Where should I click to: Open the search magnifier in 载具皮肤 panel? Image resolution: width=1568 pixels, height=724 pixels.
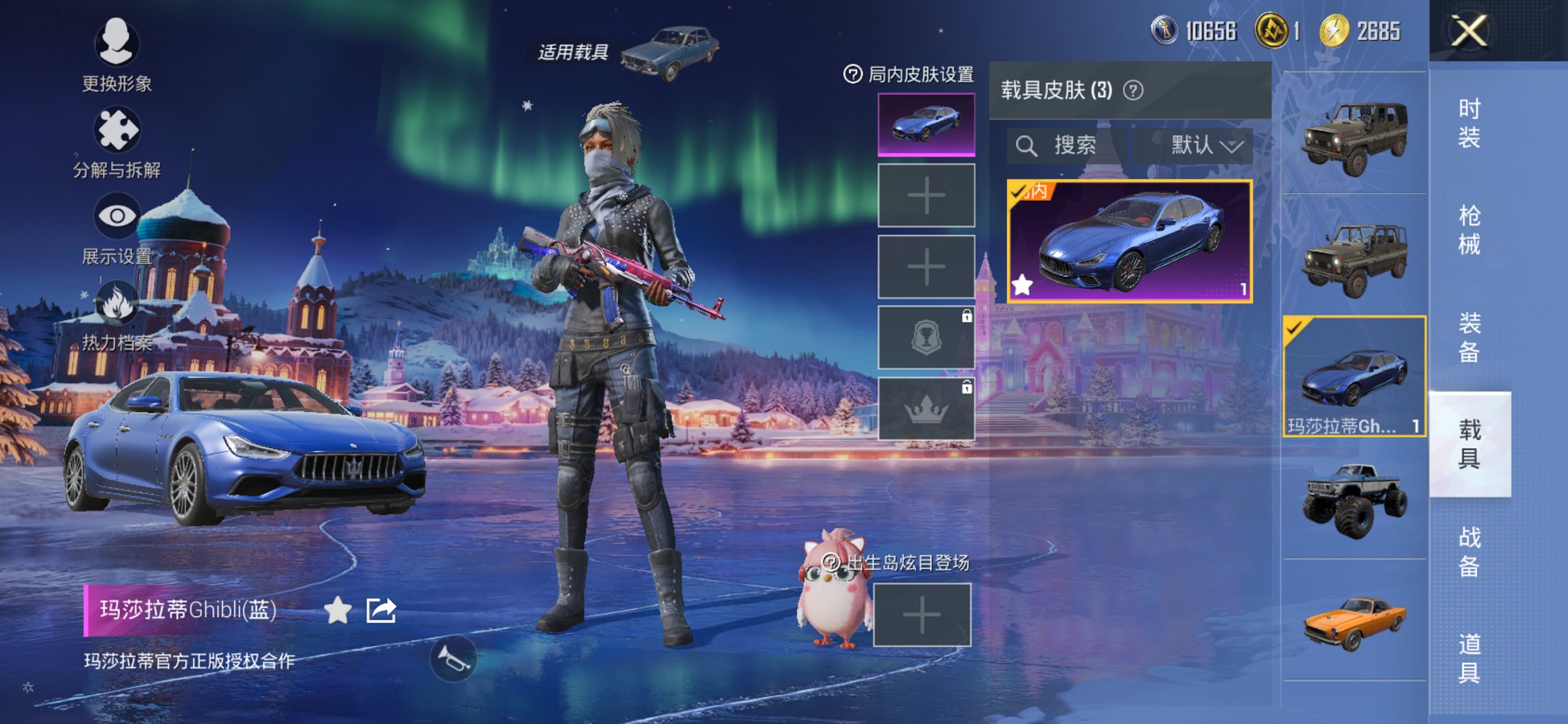tap(1029, 145)
